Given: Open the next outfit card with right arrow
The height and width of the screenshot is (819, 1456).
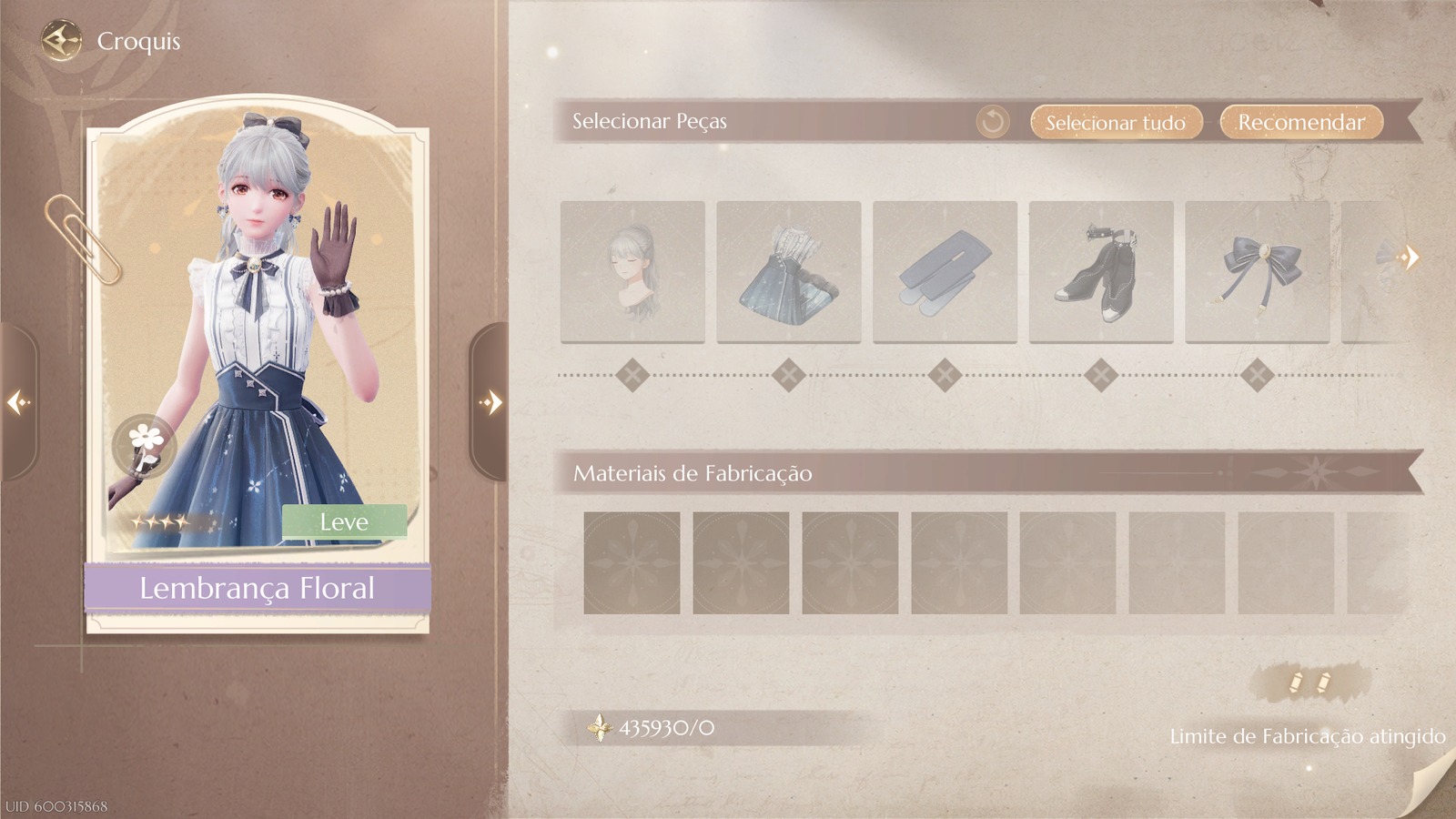Looking at the screenshot, I should 491,400.
